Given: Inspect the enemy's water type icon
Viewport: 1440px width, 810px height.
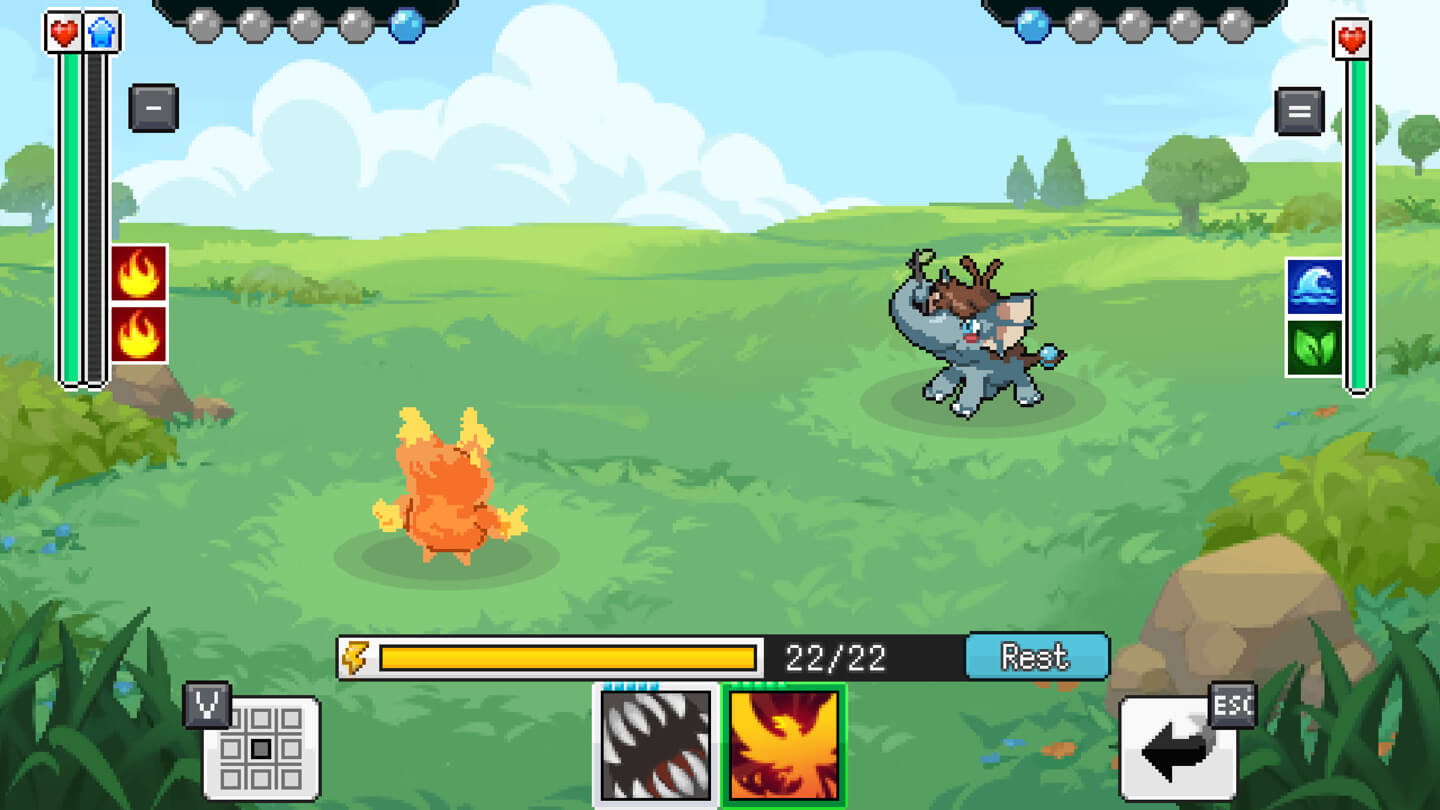Looking at the screenshot, I should [1313, 287].
